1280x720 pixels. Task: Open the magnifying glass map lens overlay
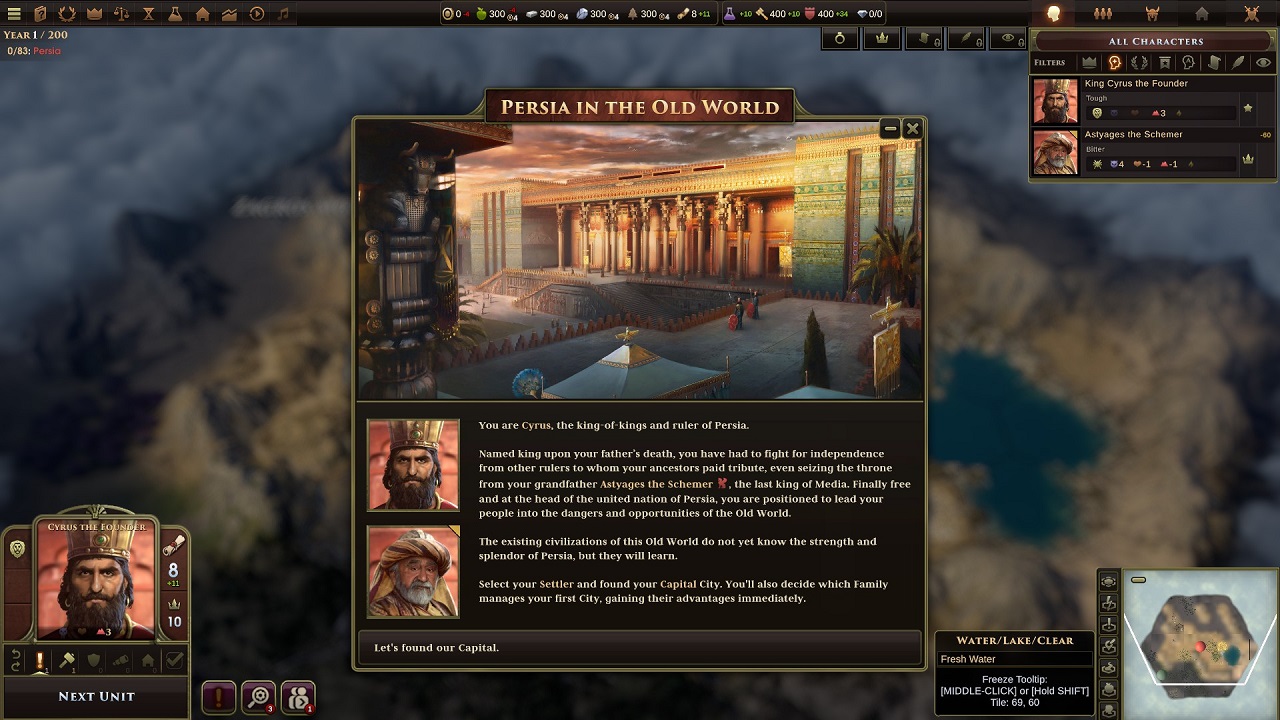[260, 697]
